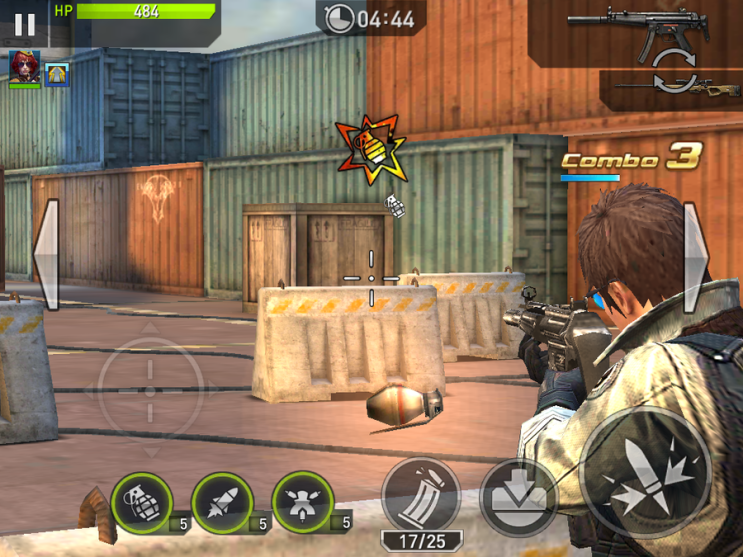Launch the missile ability
Image resolution: width=743 pixels, height=557 pixels.
[221, 501]
